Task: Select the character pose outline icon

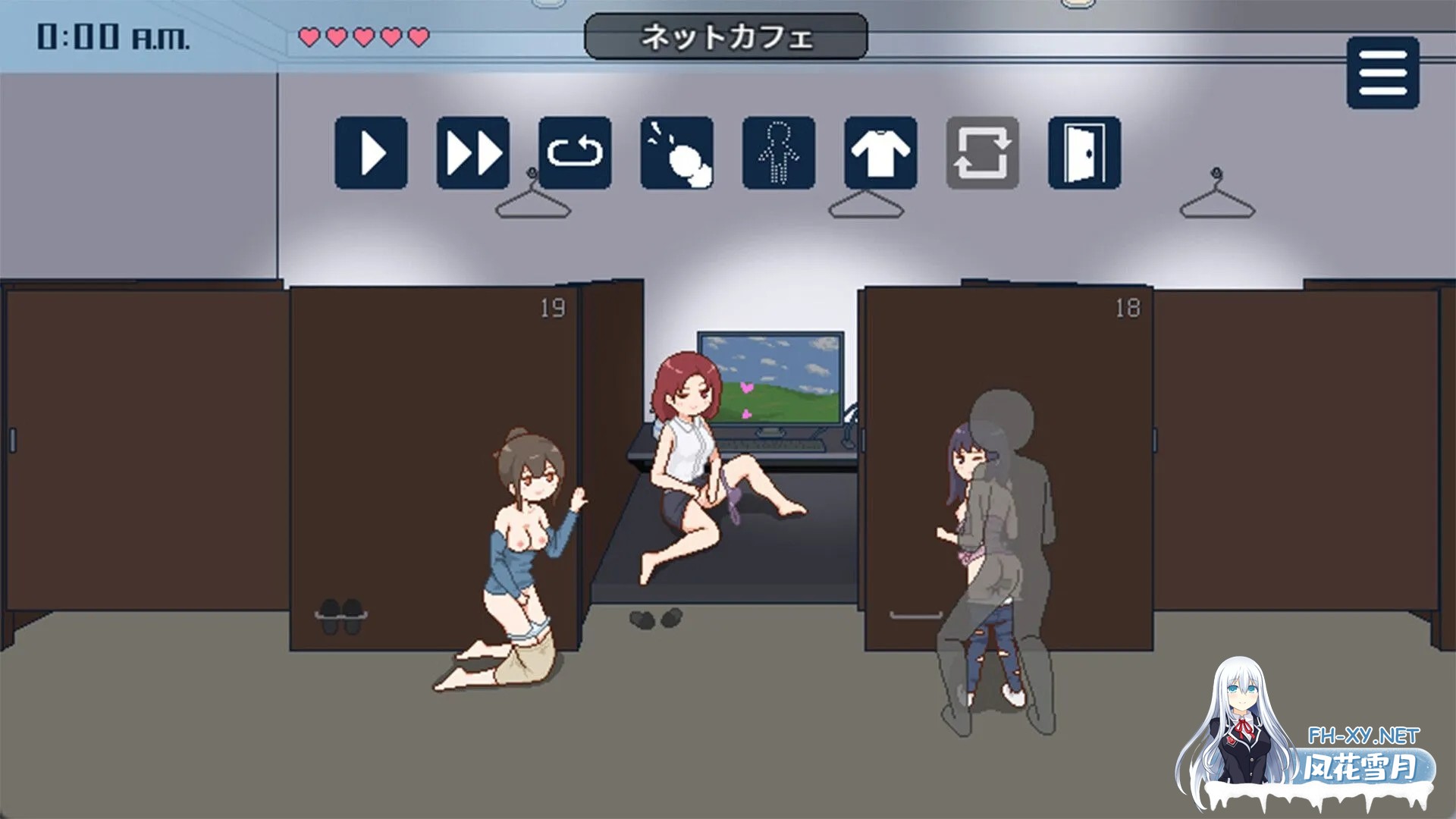Action: [x=777, y=152]
